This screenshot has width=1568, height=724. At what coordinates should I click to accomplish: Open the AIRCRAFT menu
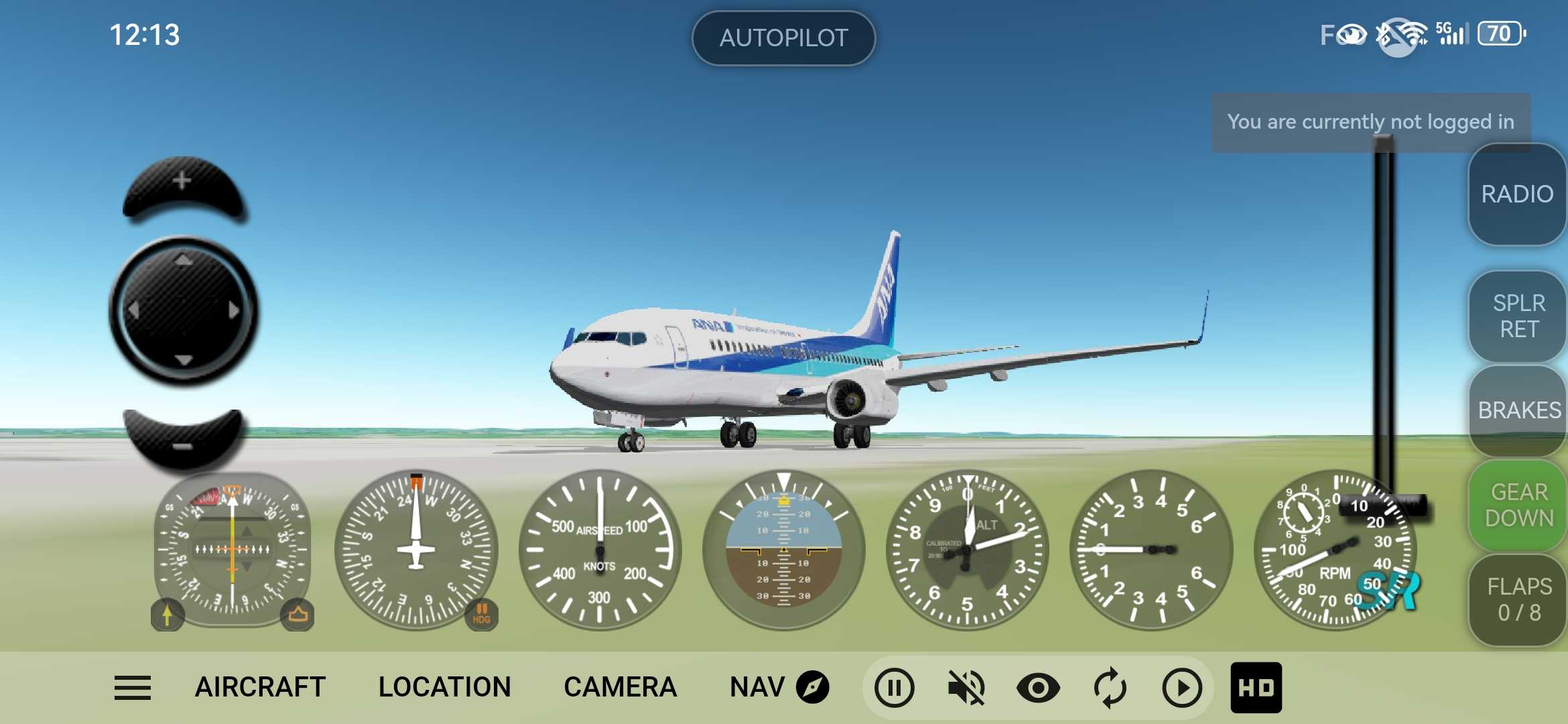pyautogui.click(x=260, y=688)
